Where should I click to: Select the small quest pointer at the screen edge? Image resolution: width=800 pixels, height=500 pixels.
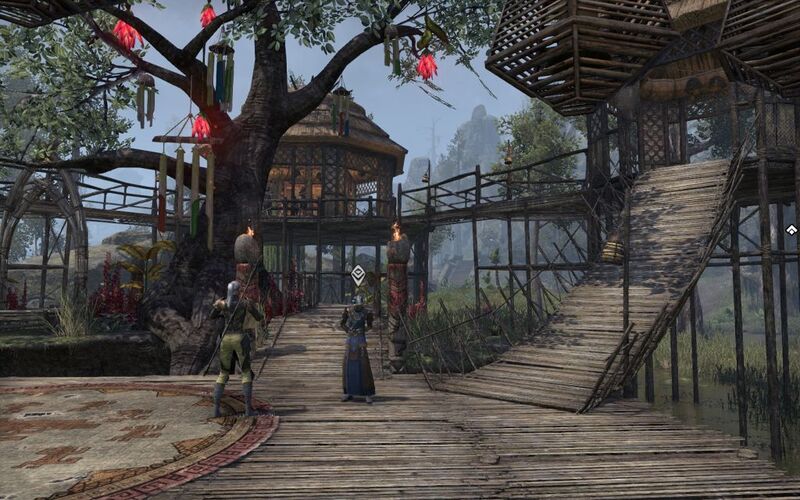coord(791,230)
